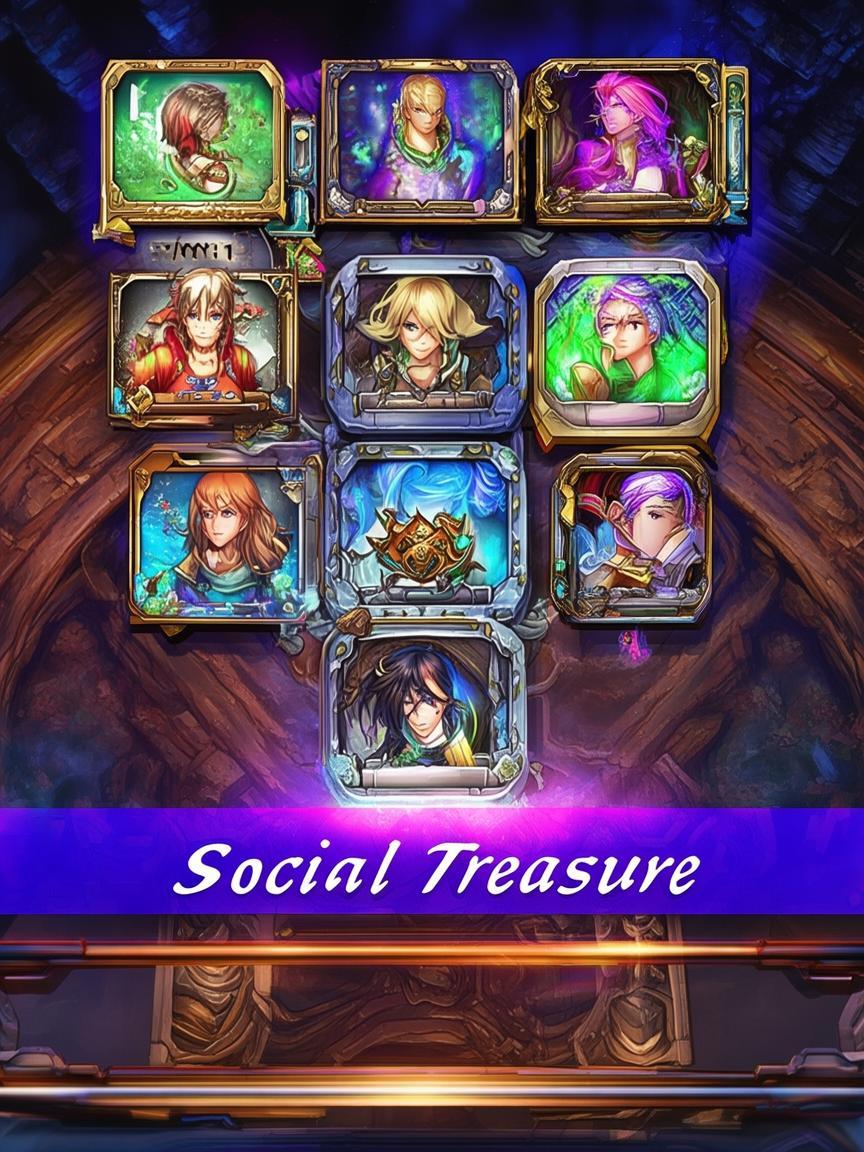Viewport: 864px width, 1152px height.
Task: Pick the blonde hero wearing a red jacket
Action: coord(203,344)
